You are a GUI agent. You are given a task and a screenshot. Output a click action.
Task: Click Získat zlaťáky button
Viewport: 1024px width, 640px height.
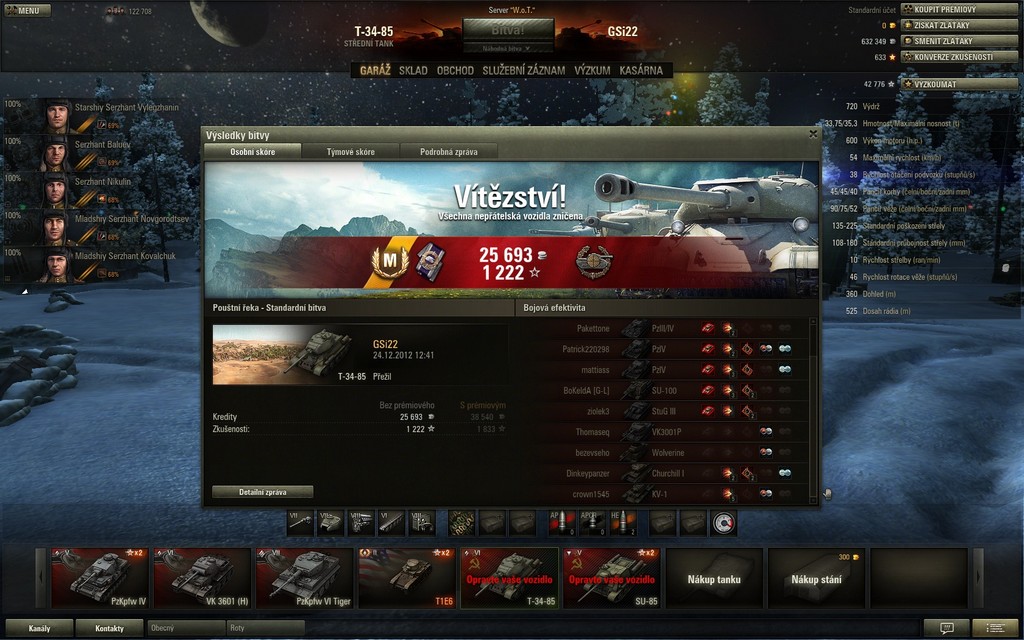point(959,25)
